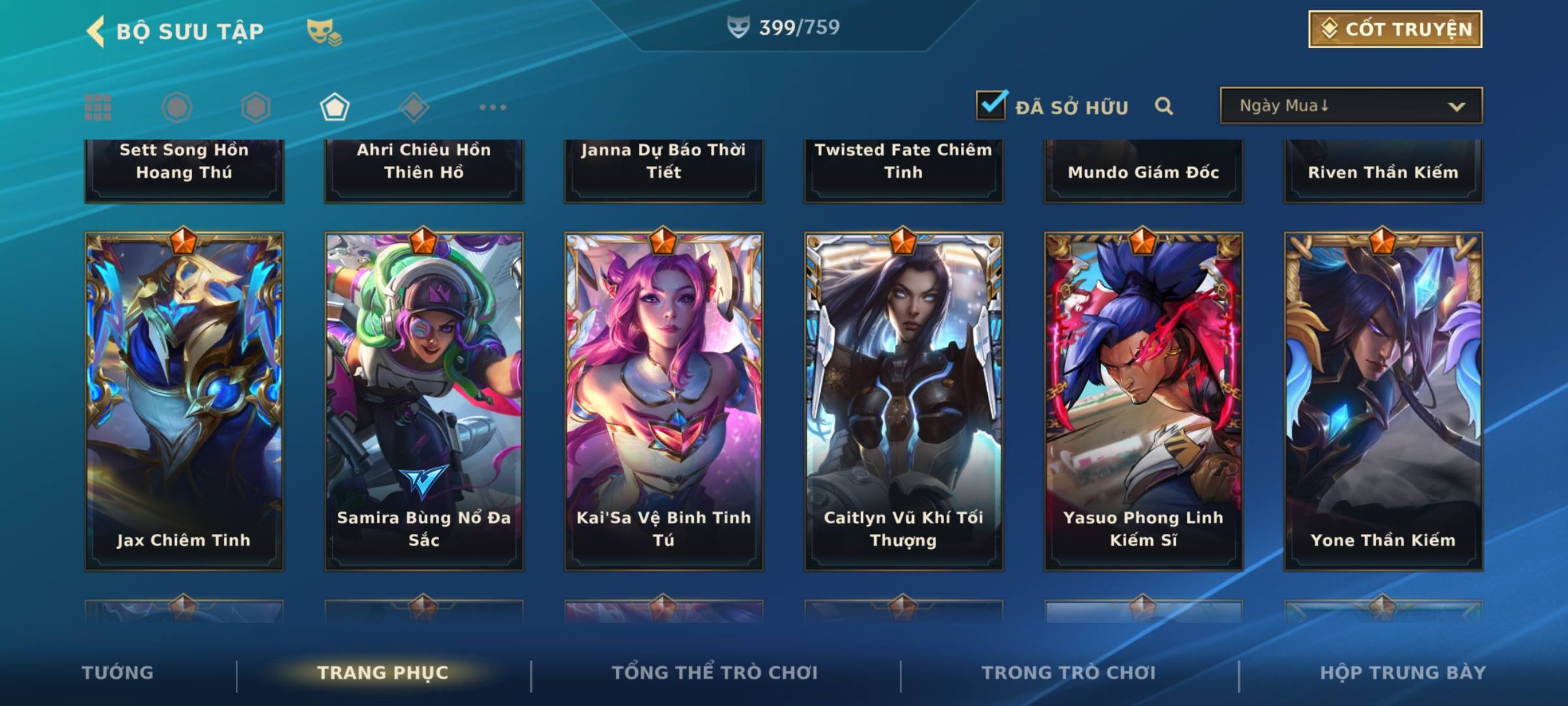Select Yasuo Phong Linh Kiếm Sĩ skin
This screenshot has width=1568, height=706.
pyautogui.click(x=1143, y=401)
